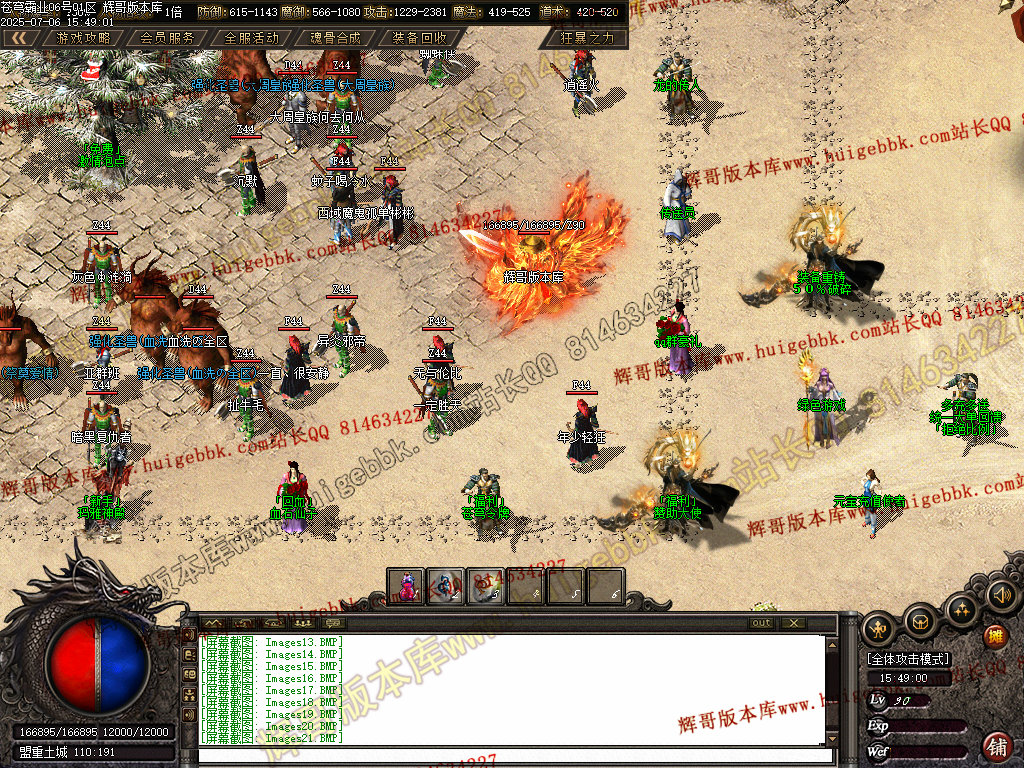Open the 会员服务 member services menu
Viewport: 1024px width, 768px height.
click(x=167, y=38)
